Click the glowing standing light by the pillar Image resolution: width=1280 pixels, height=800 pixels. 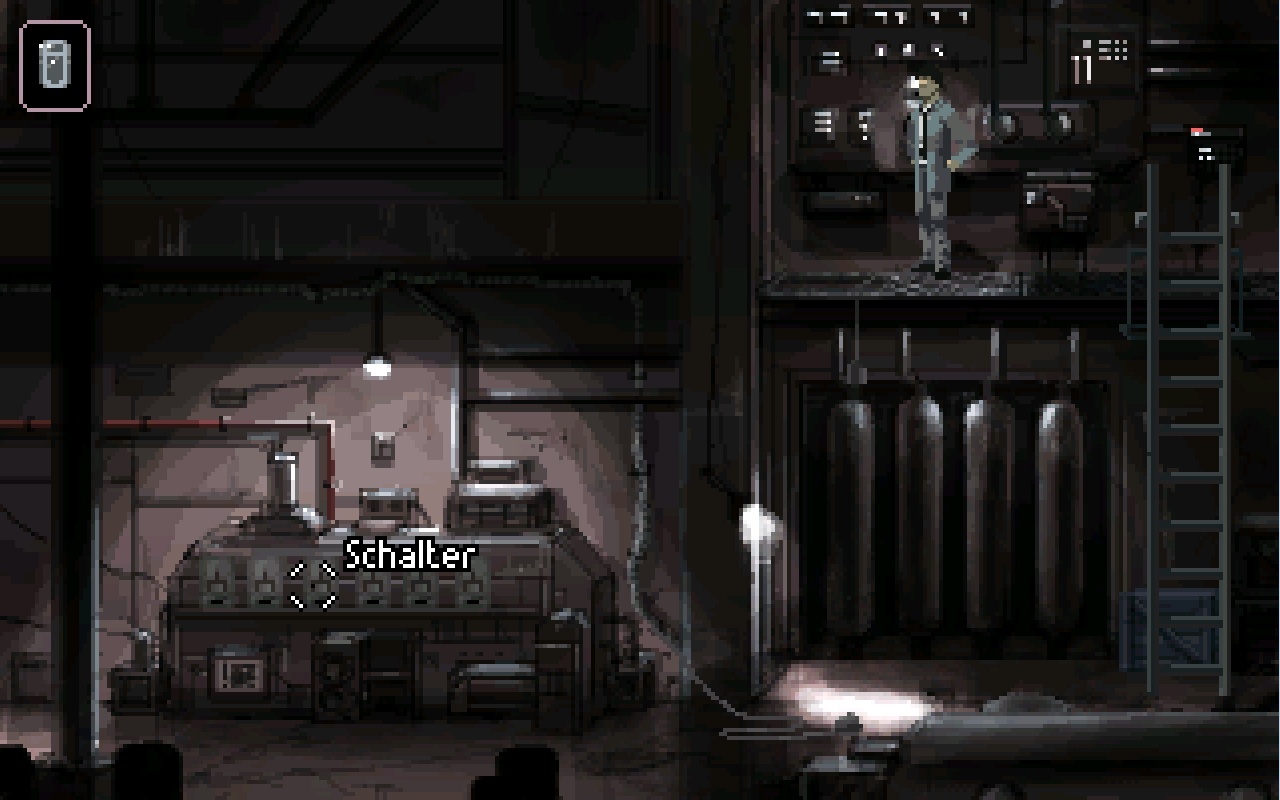(x=757, y=525)
